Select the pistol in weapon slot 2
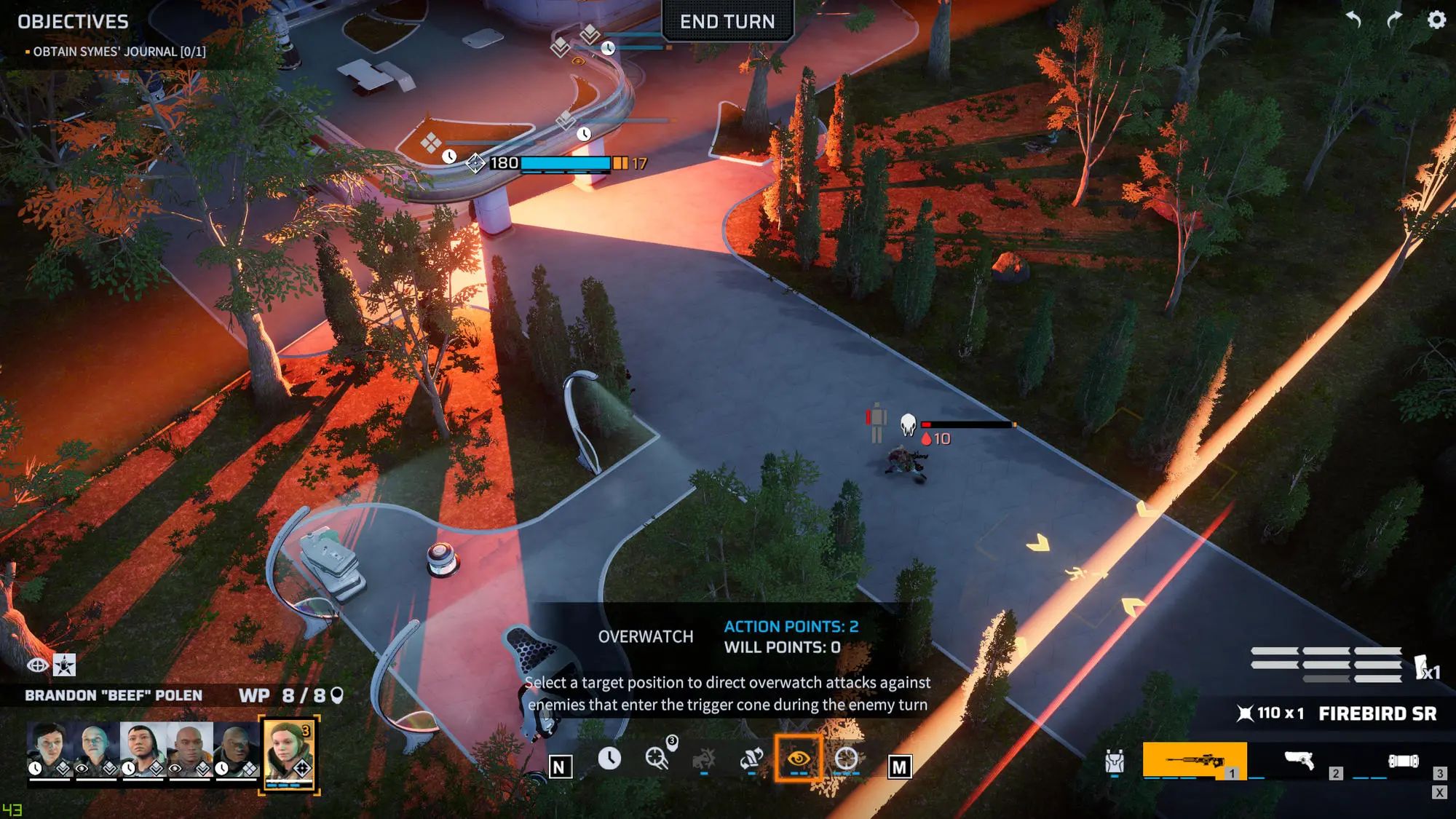 1299,761
